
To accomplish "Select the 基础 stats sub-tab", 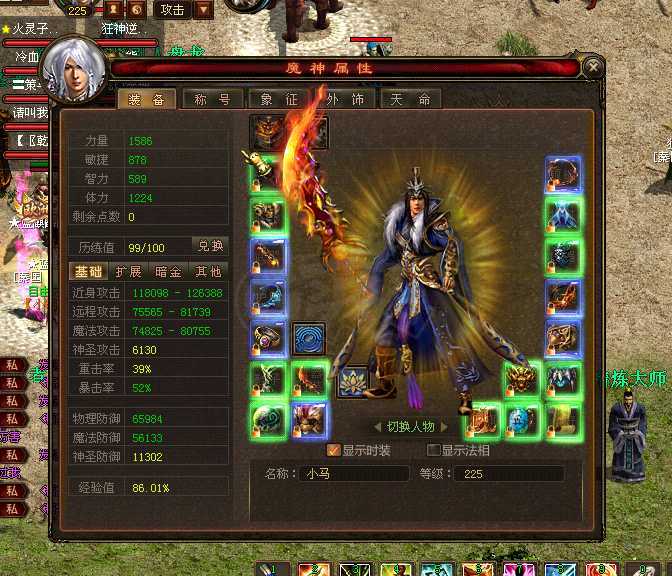I will point(87,271).
